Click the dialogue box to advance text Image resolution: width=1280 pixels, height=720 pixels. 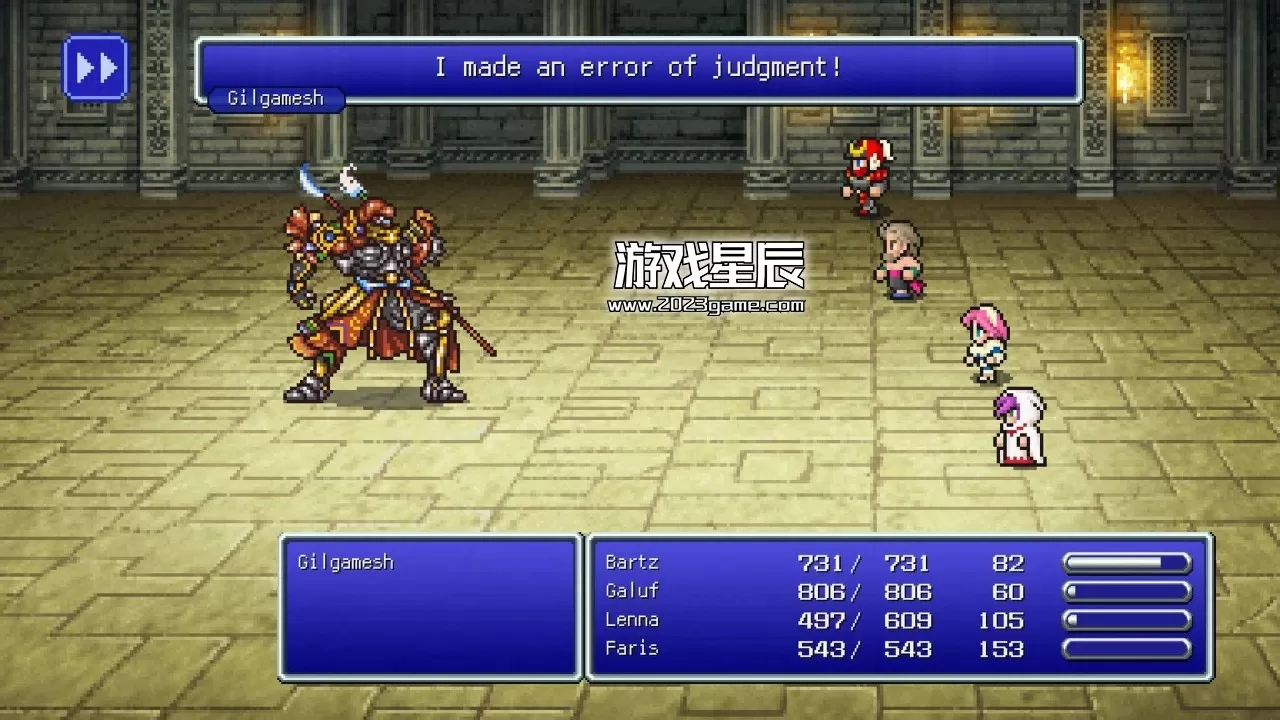click(x=640, y=68)
